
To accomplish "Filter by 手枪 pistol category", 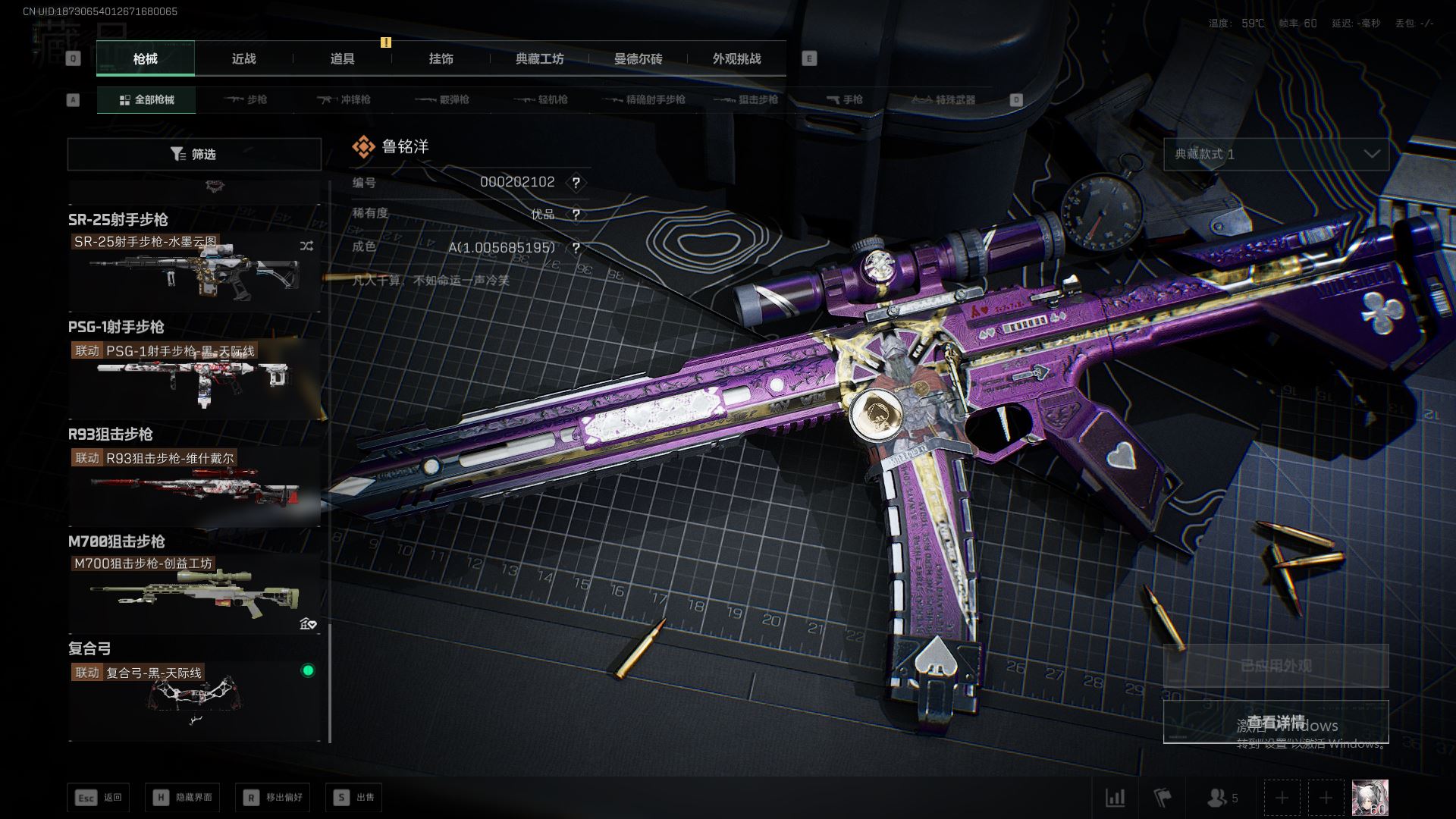I will (x=844, y=99).
